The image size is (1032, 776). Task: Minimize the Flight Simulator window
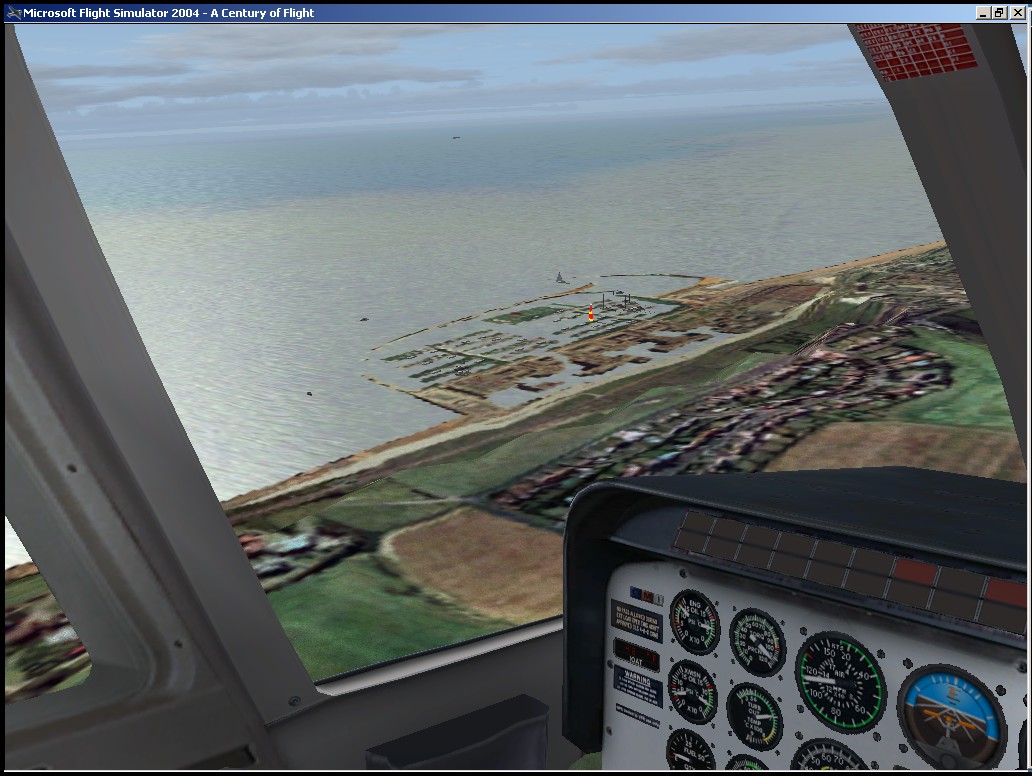click(984, 13)
